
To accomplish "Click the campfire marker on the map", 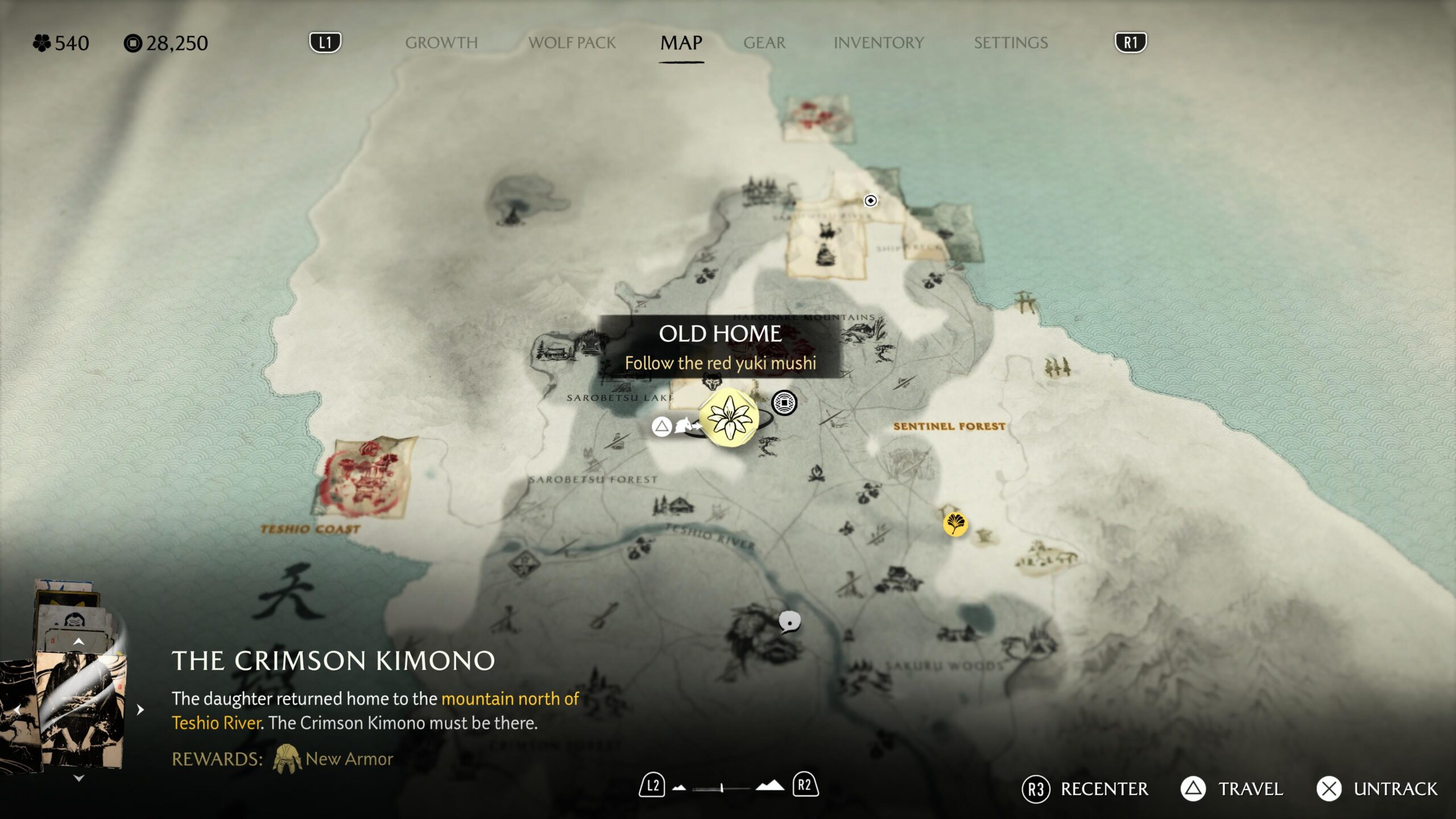I will pyautogui.click(x=817, y=474).
